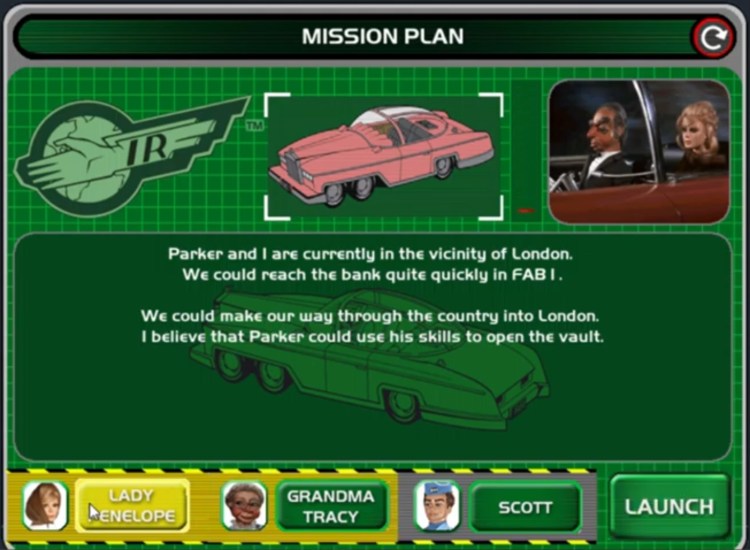Select the Lady Penelope plan button
The width and height of the screenshot is (750, 550).
[132, 506]
